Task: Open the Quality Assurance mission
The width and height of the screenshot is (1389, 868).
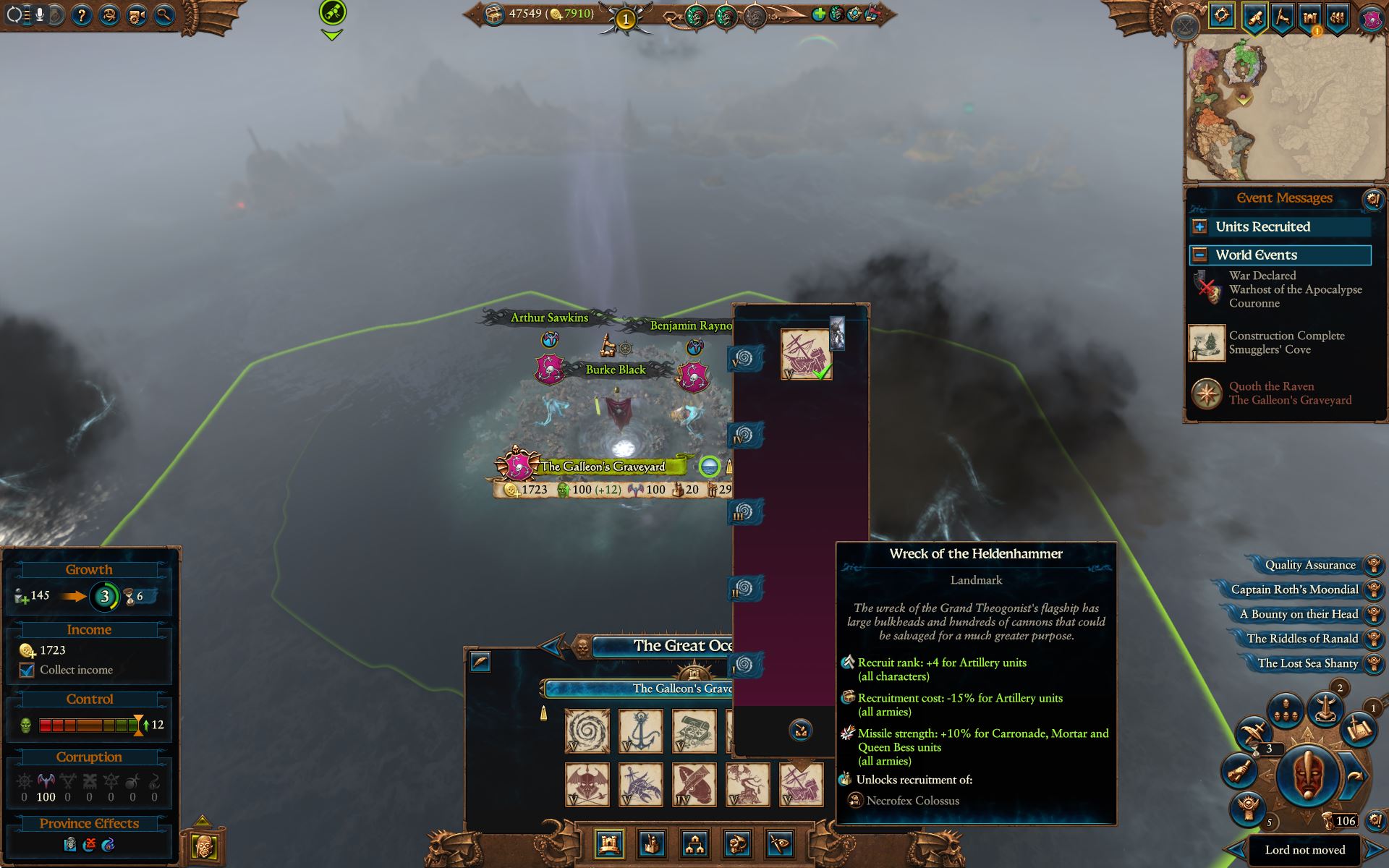Action: 1310,565
